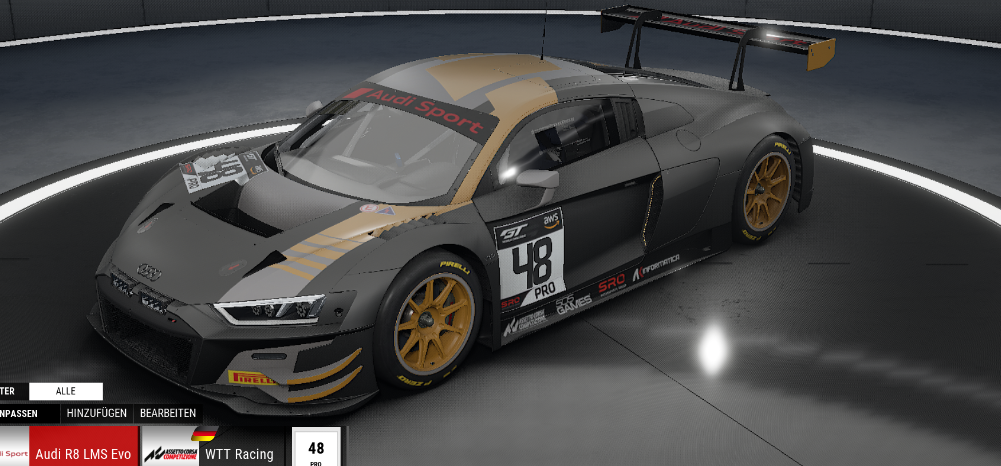
Task: Select the ANPASSEN option
Action: coord(27,413)
